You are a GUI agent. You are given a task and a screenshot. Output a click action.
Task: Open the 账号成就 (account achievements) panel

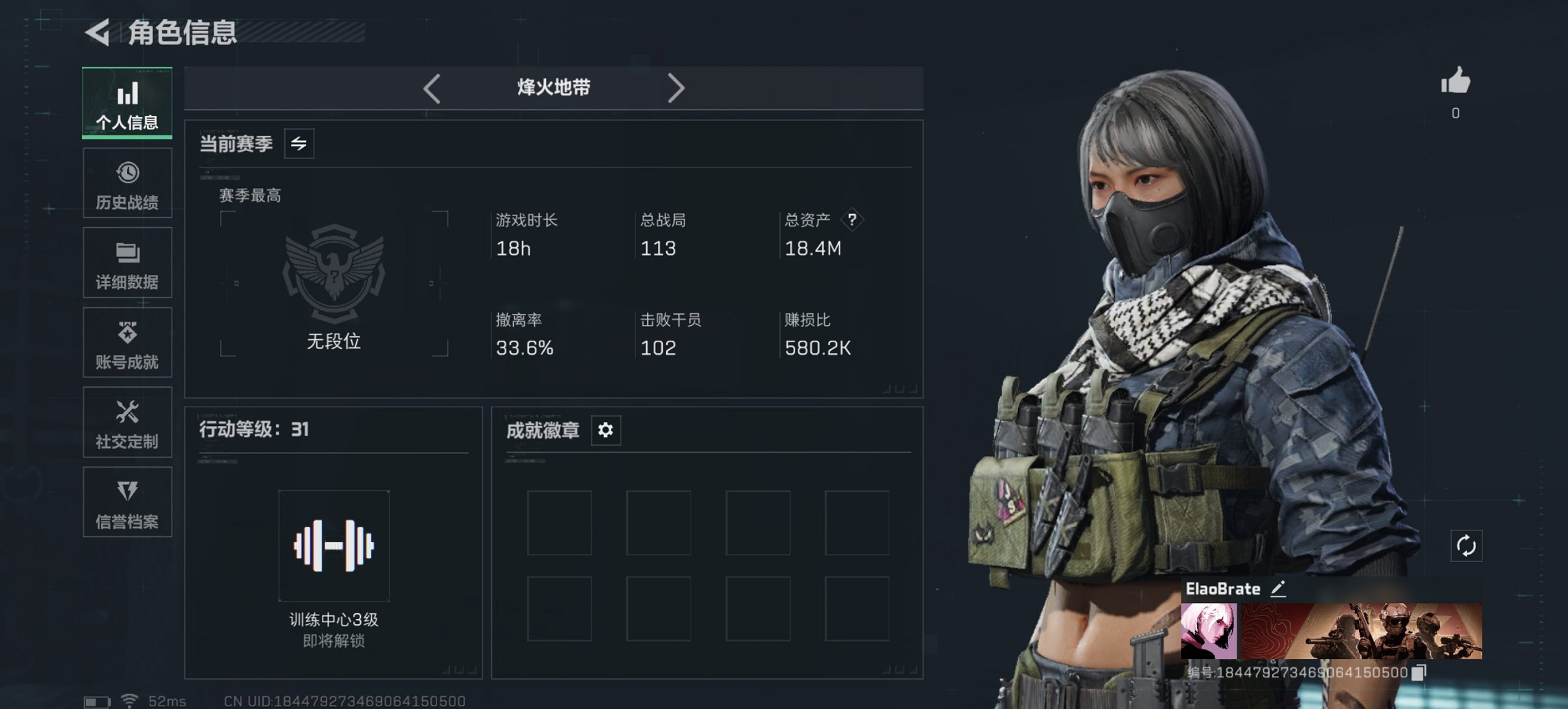pyautogui.click(x=127, y=343)
